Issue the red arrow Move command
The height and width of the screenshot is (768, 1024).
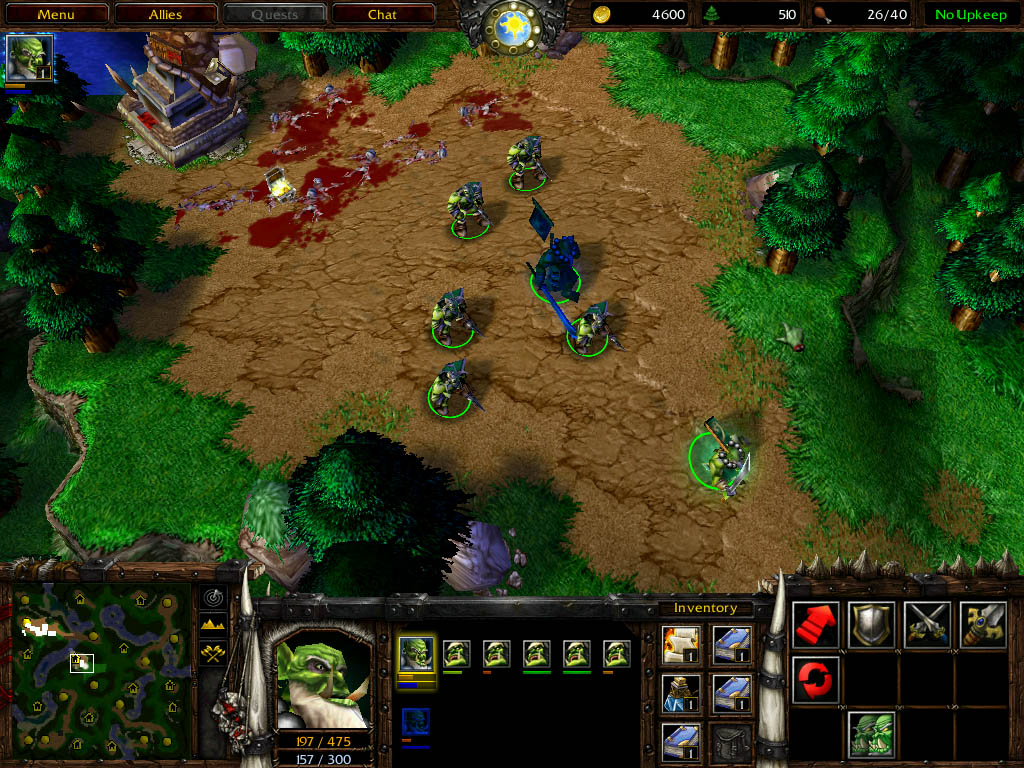[x=816, y=625]
